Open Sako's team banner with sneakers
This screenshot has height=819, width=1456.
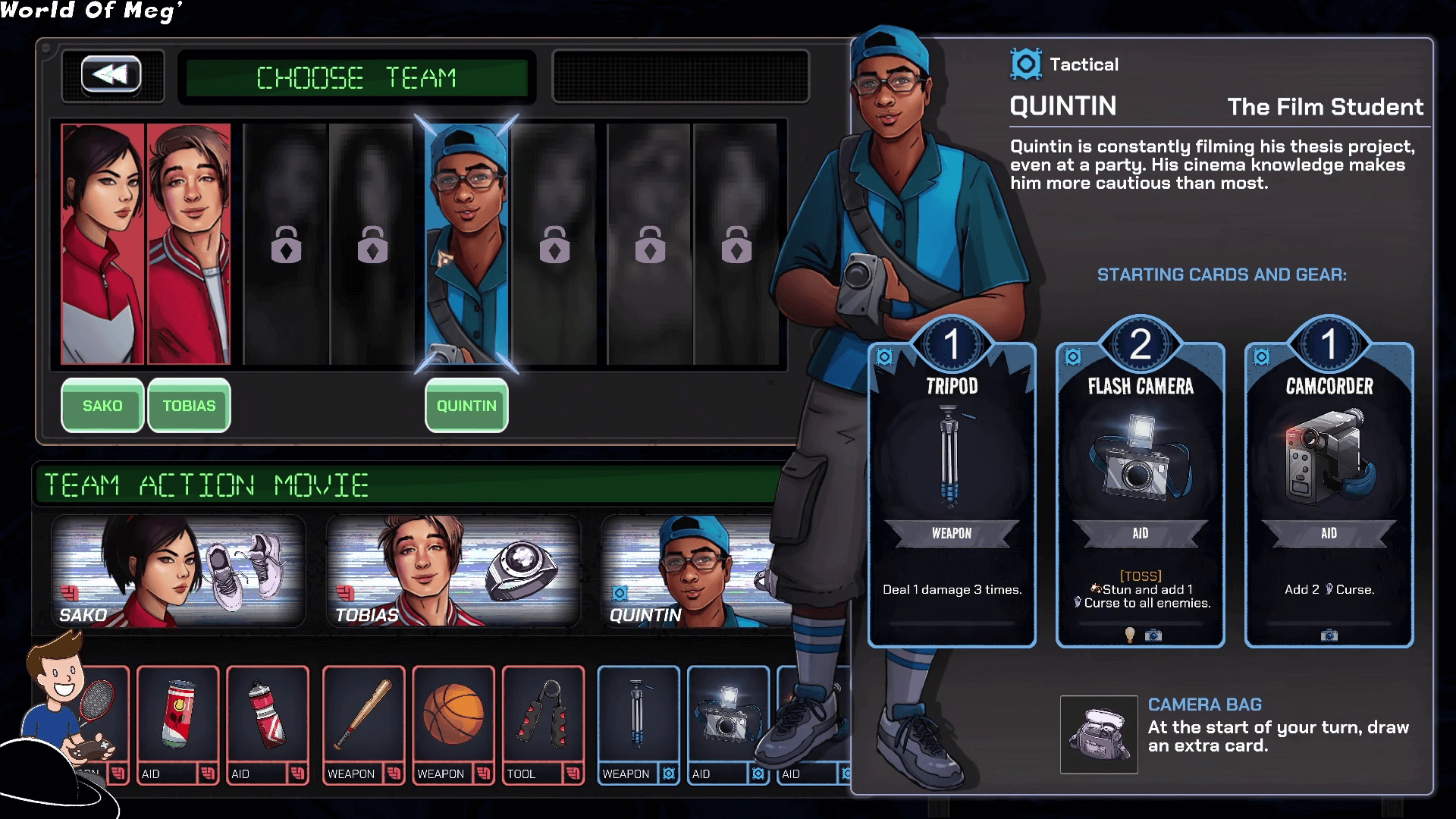tap(177, 572)
